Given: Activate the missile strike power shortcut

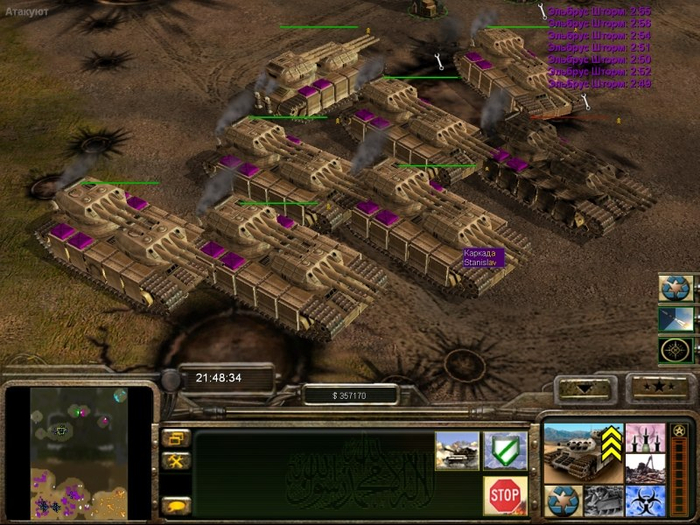Looking at the screenshot, I should (676, 320).
